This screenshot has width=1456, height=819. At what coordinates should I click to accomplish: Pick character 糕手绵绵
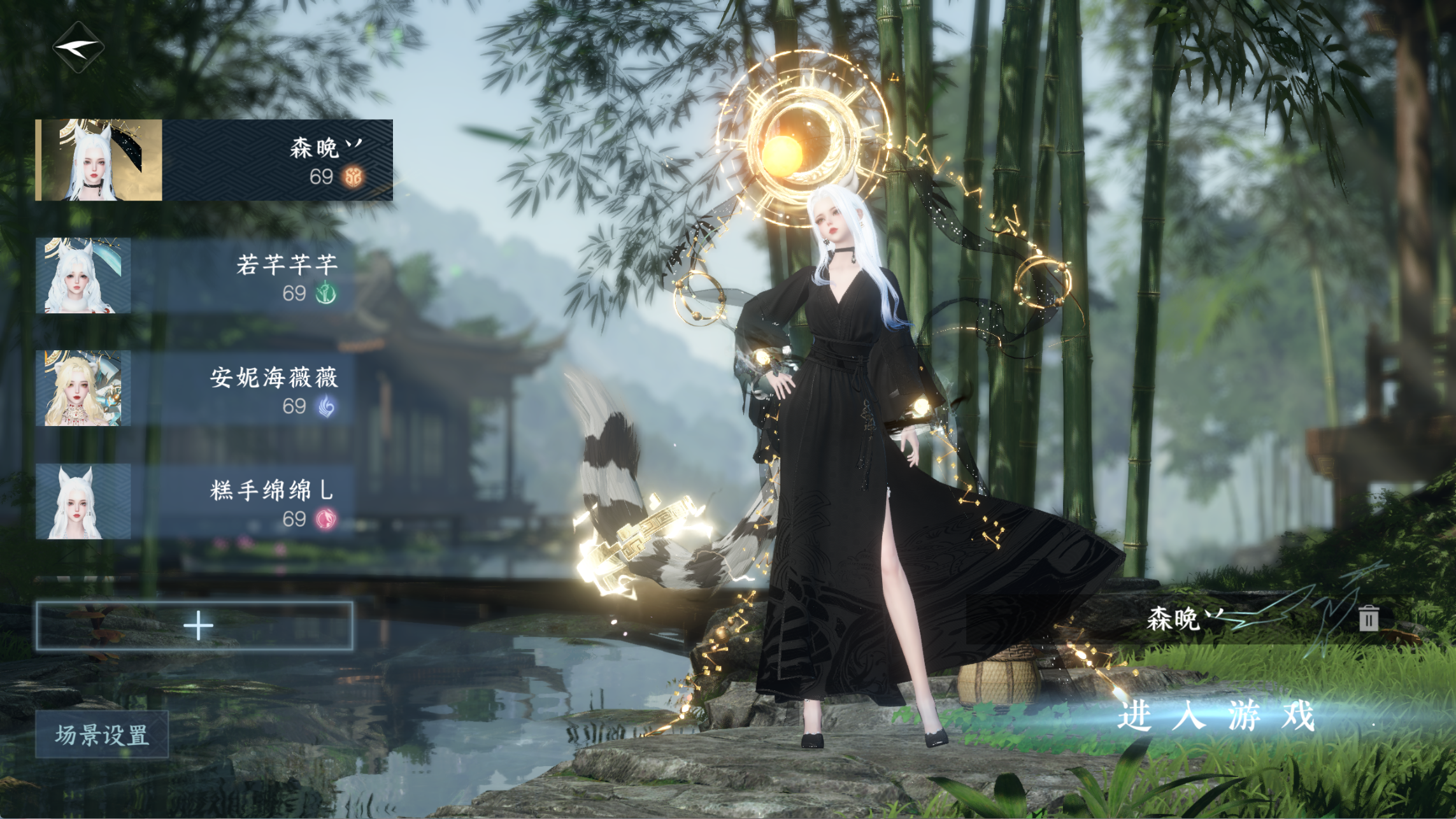click(x=195, y=502)
